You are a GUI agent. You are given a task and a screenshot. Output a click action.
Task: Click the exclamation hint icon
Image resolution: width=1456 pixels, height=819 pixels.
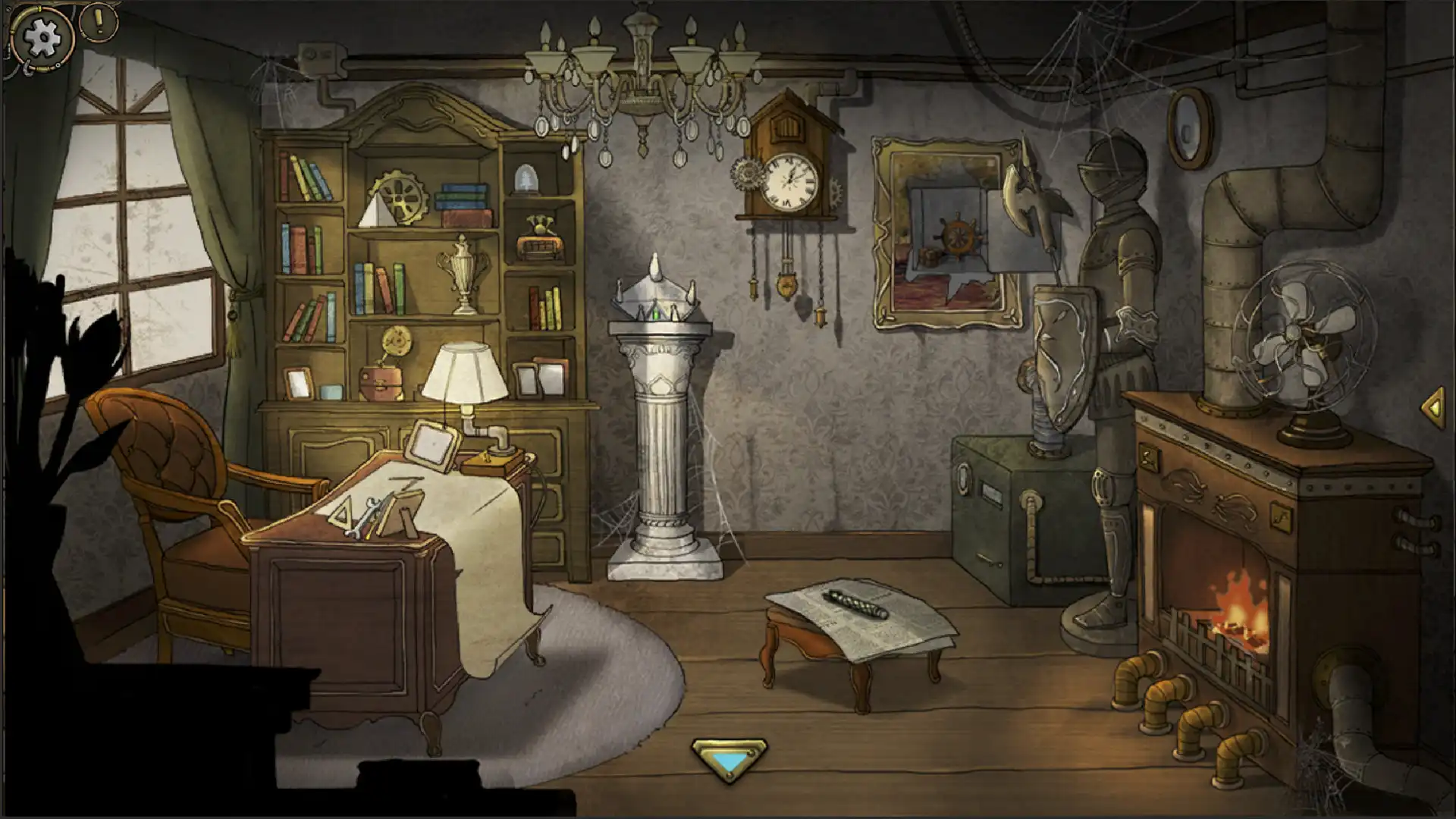[97, 23]
